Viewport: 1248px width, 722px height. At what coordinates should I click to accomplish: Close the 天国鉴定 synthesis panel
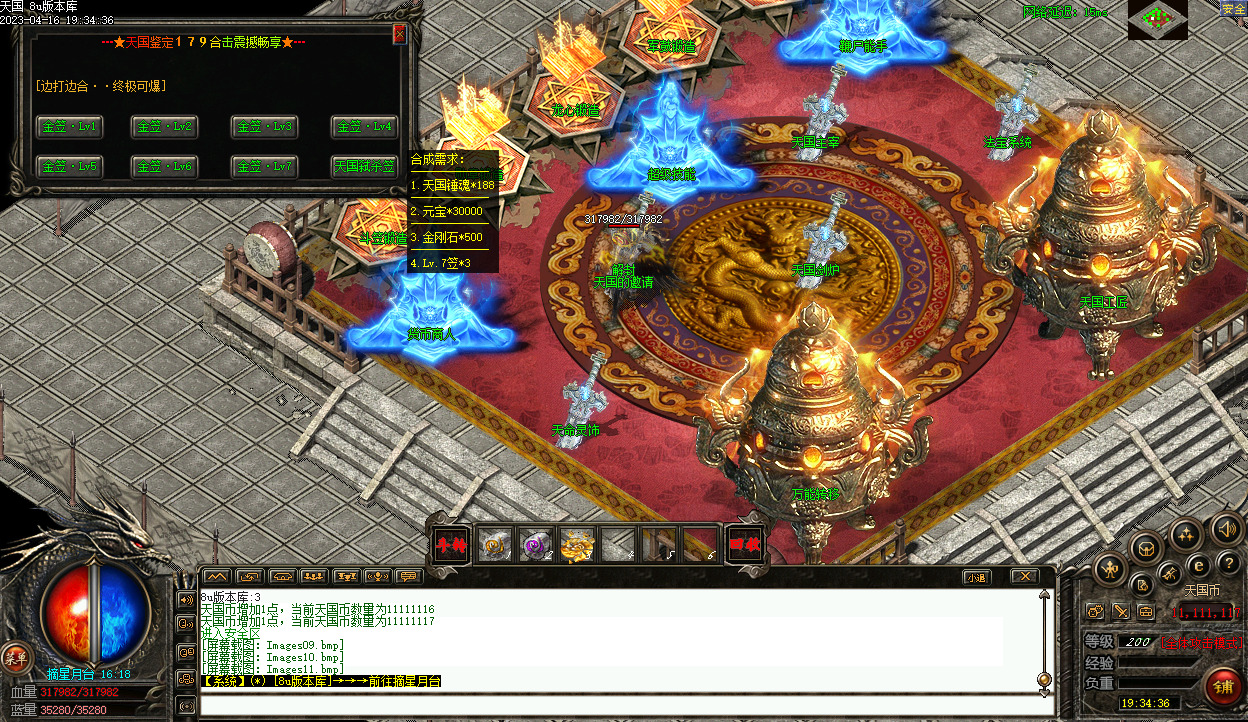(x=400, y=34)
